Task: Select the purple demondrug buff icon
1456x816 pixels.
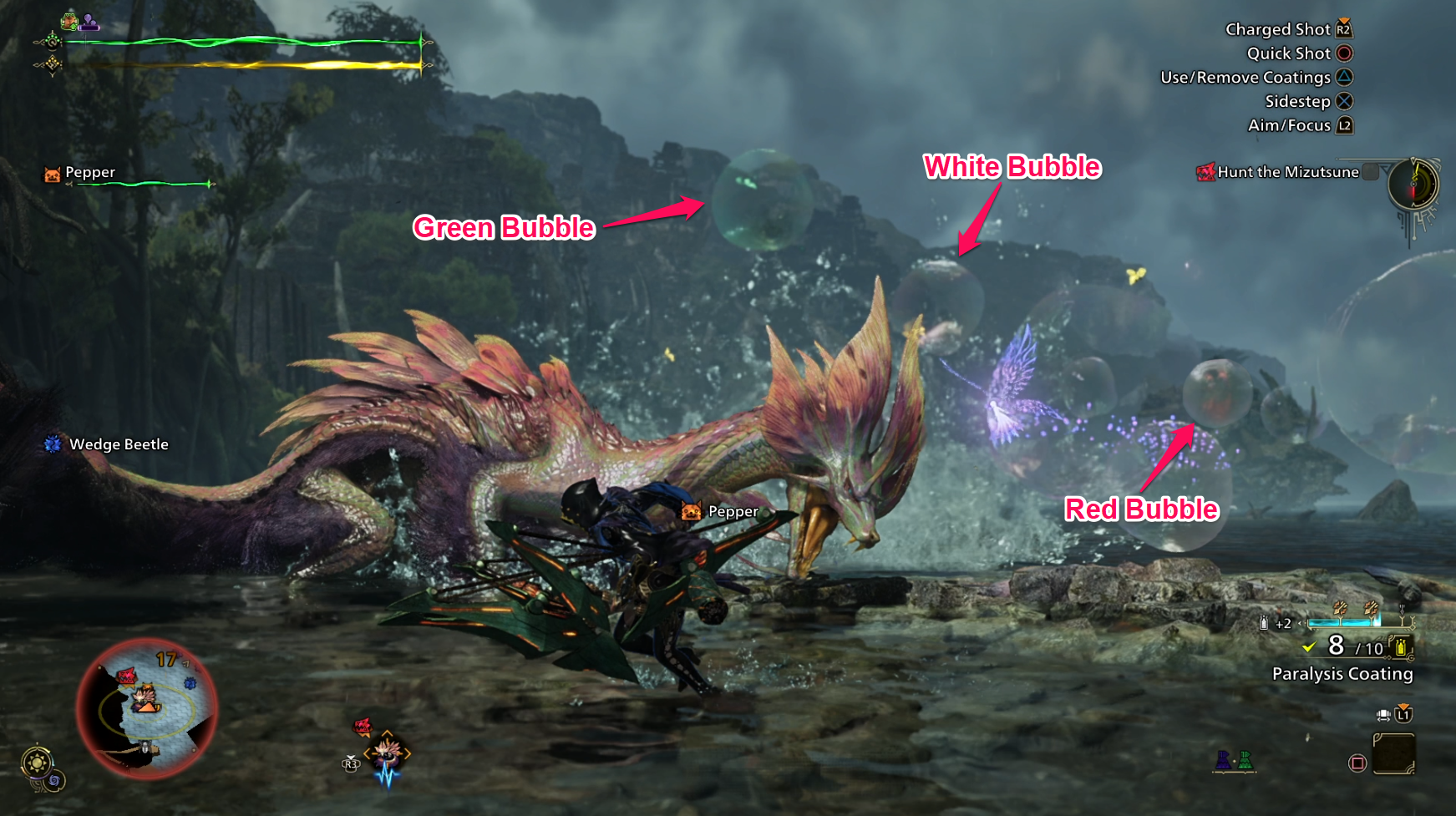Action: click(89, 23)
